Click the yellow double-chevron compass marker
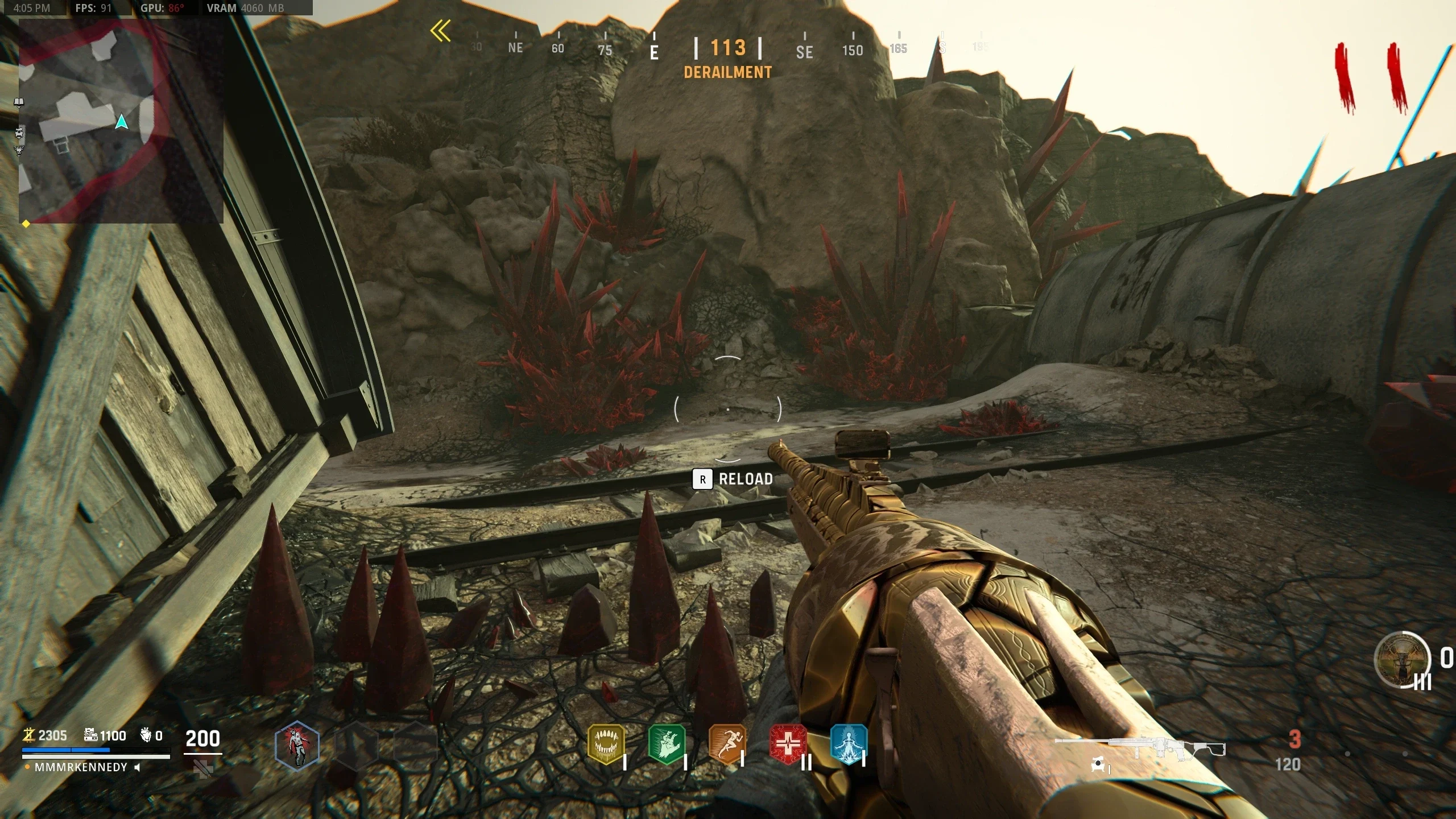 441,31
